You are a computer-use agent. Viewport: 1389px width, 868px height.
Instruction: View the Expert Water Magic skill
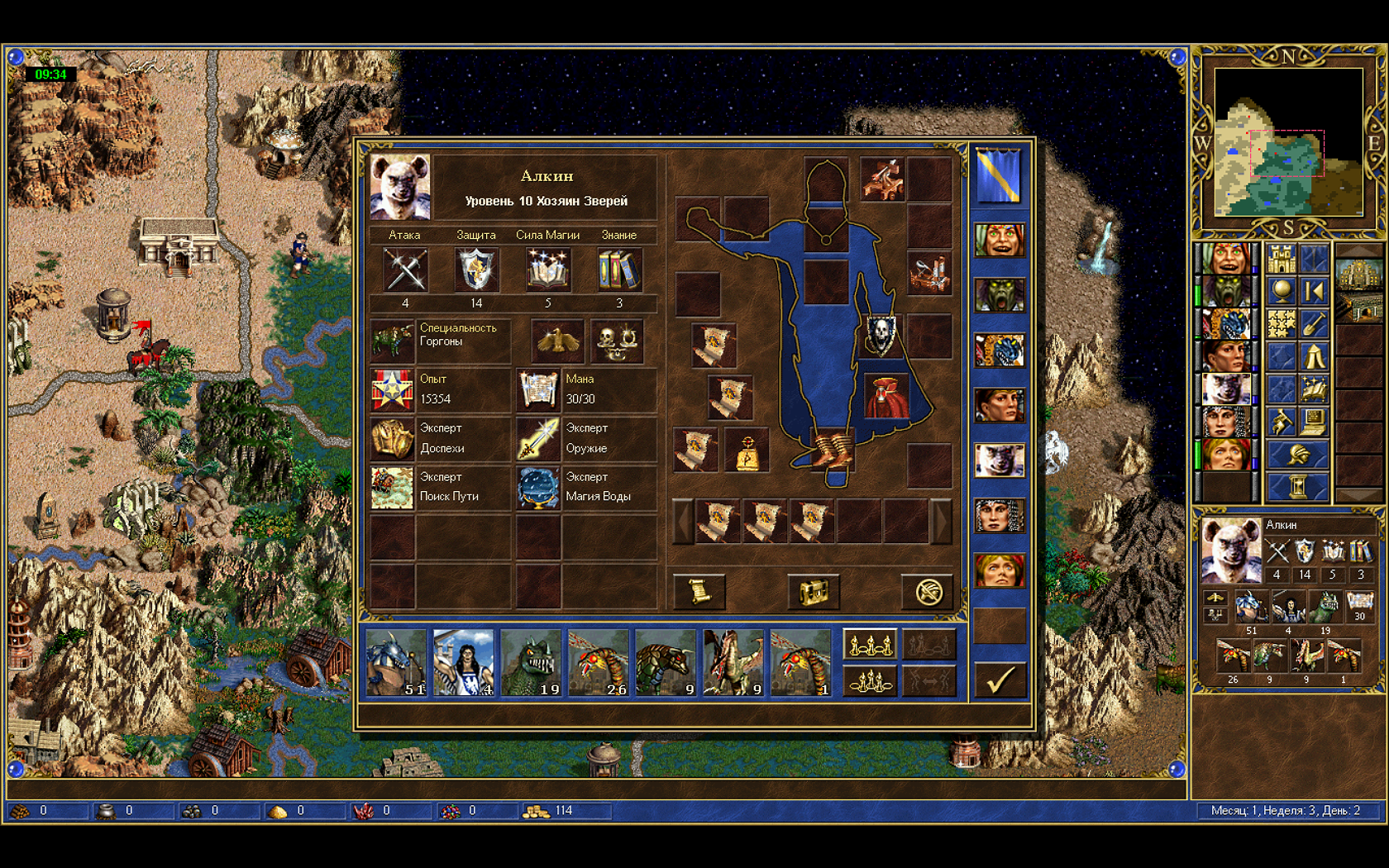click(538, 487)
